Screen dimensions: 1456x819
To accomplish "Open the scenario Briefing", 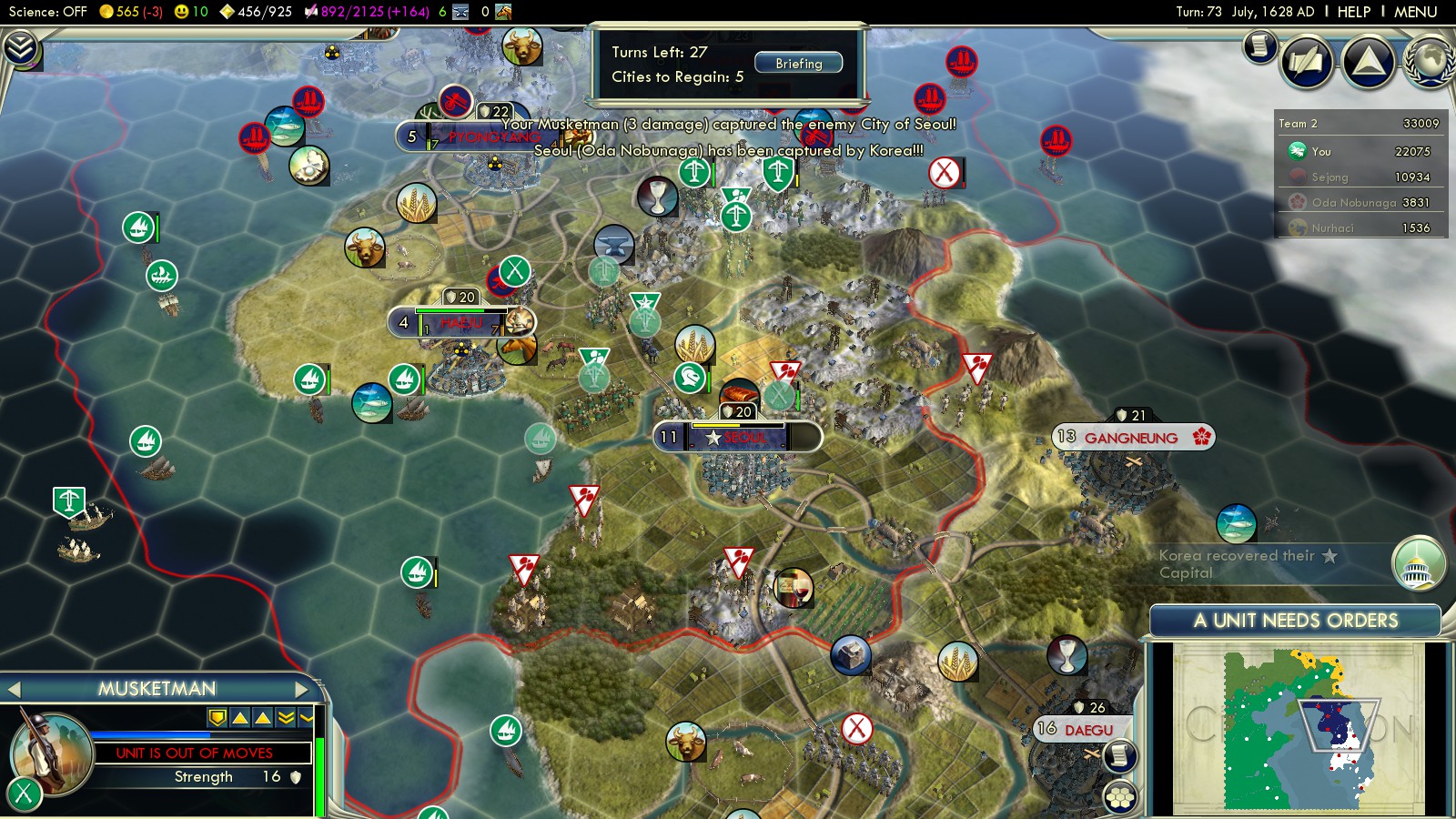I will click(x=798, y=64).
